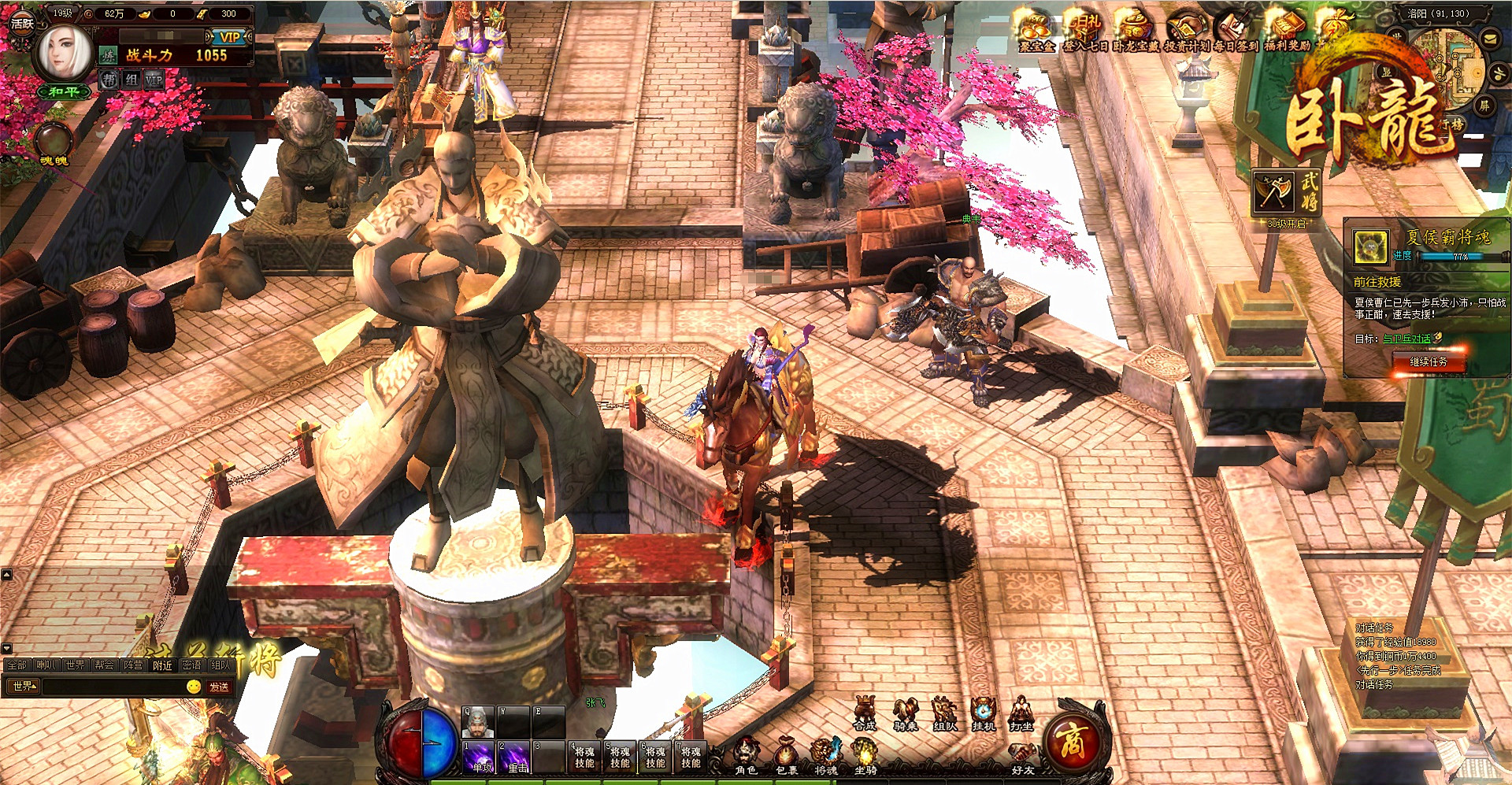Activate the 单攻 skill in slot 1

coord(478,756)
